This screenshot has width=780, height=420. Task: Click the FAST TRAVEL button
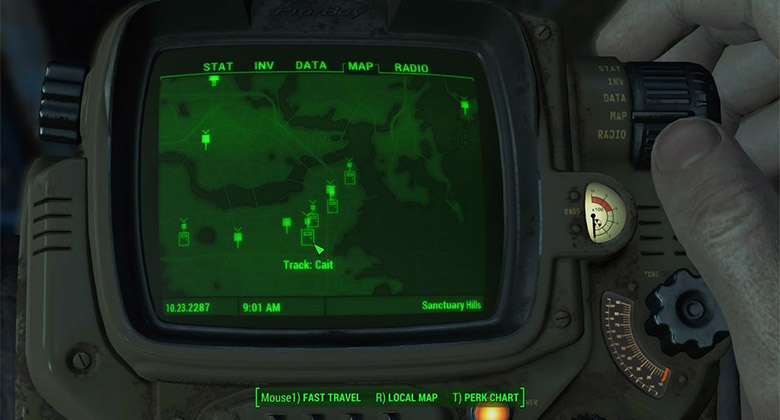click(310, 398)
